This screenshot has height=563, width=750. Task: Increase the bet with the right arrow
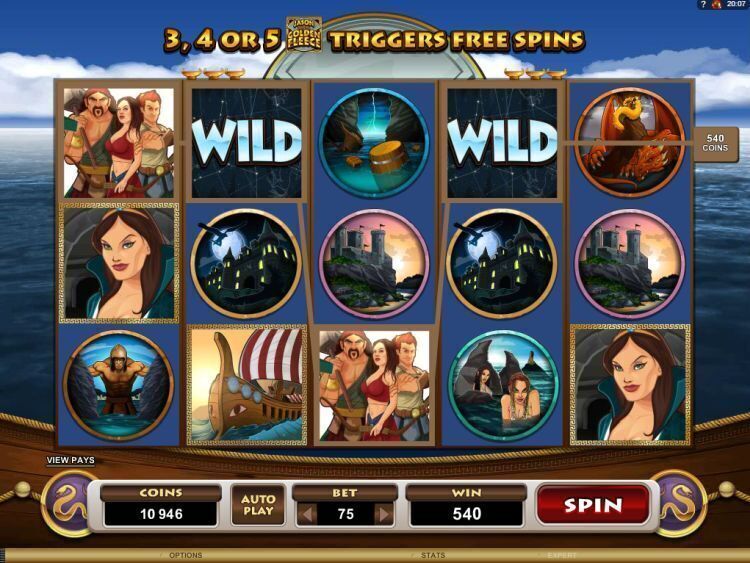(382, 514)
